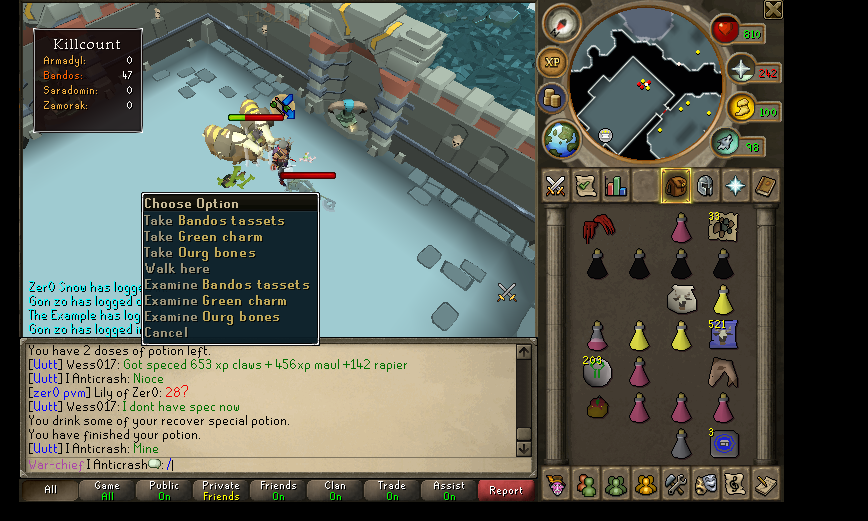Close the game interface with X

(773, 10)
